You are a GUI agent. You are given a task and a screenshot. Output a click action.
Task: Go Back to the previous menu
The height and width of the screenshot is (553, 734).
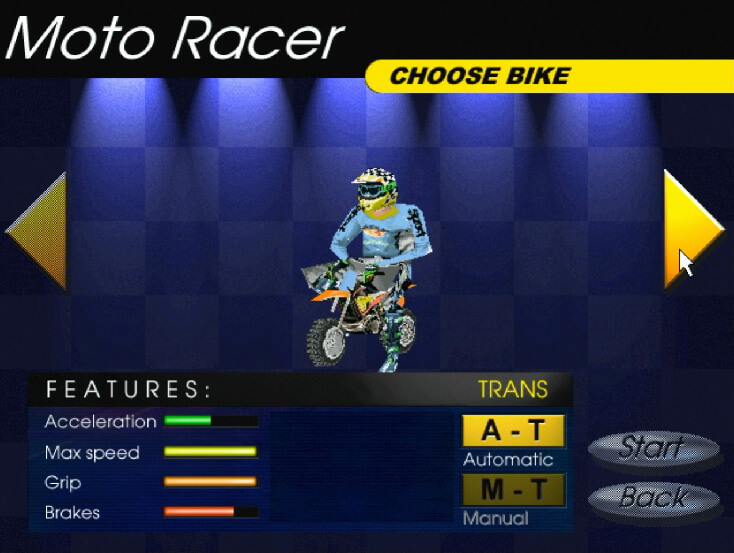[652, 497]
